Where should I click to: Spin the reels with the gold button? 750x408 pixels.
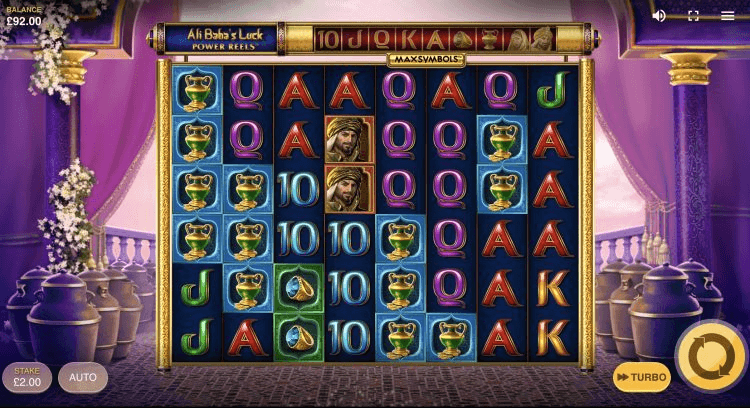pos(710,355)
